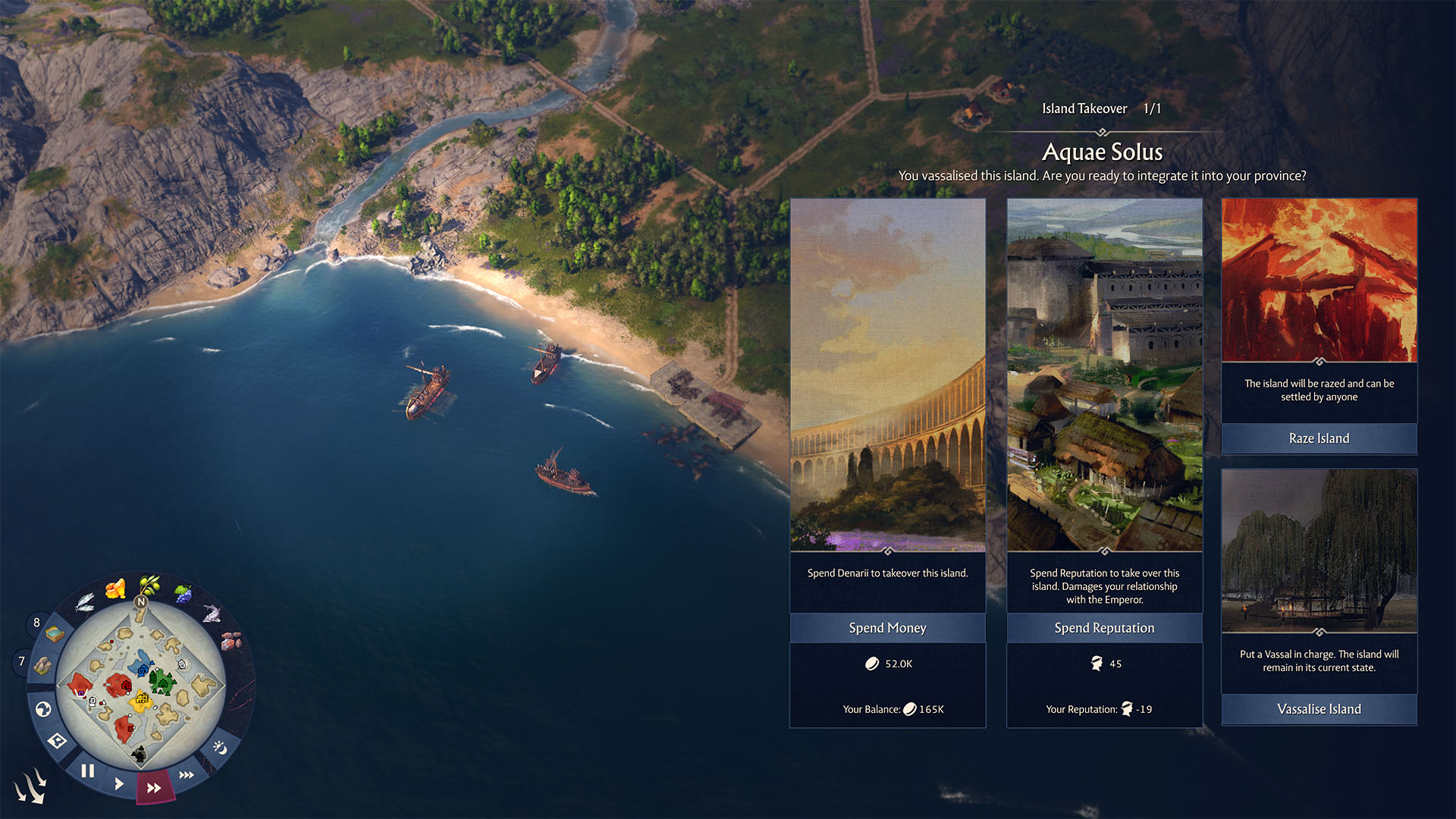Select double fast-forward speed
This screenshot has height=819, width=1456.
point(154,788)
